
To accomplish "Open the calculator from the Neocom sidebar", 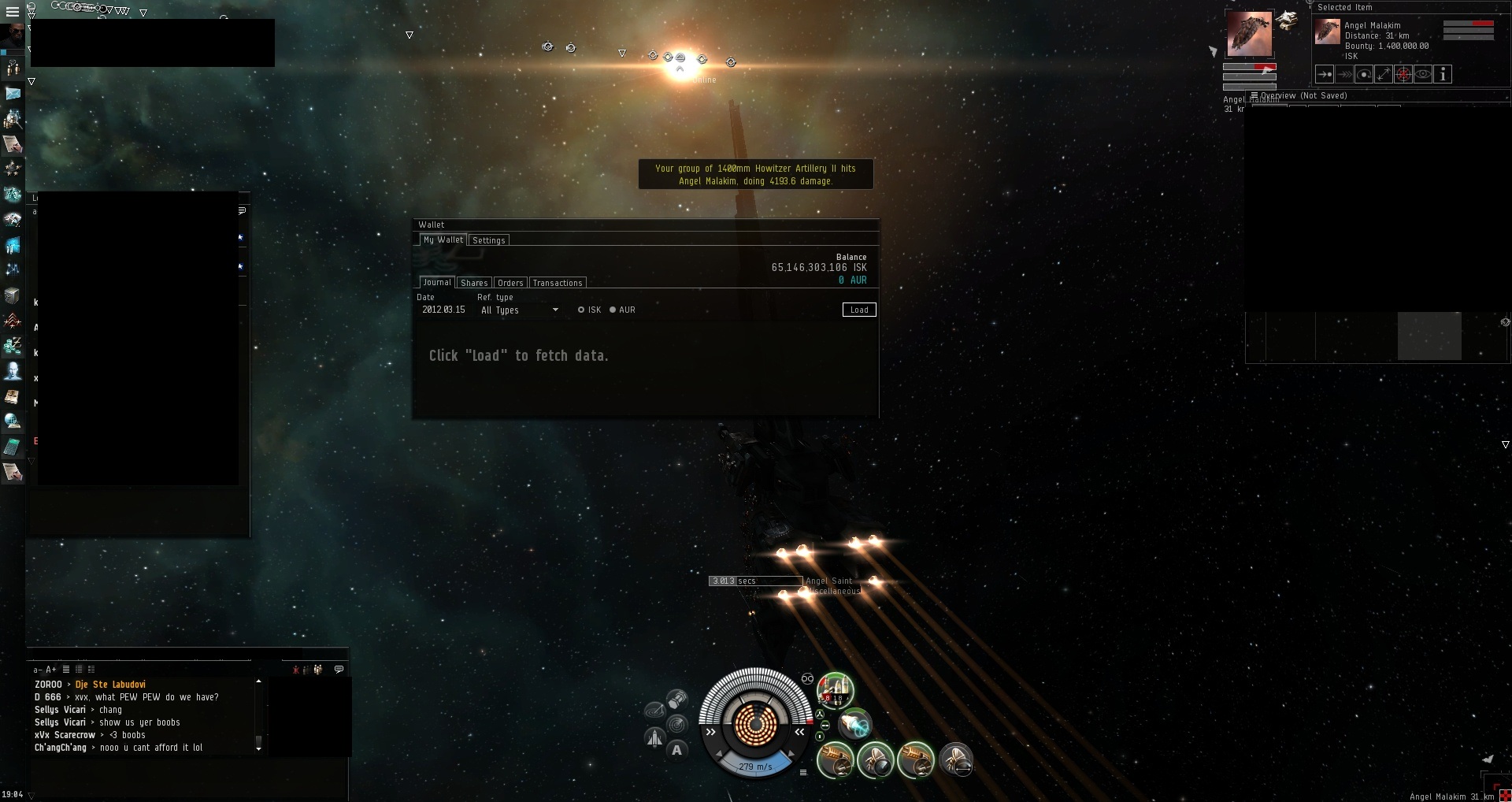I will tap(13, 447).
